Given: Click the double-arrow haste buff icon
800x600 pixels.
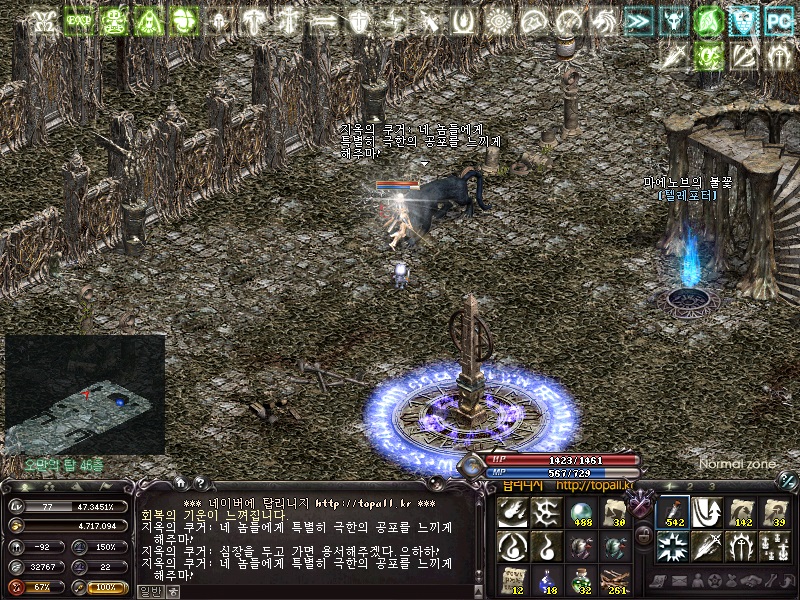Looking at the screenshot, I should (638, 20).
